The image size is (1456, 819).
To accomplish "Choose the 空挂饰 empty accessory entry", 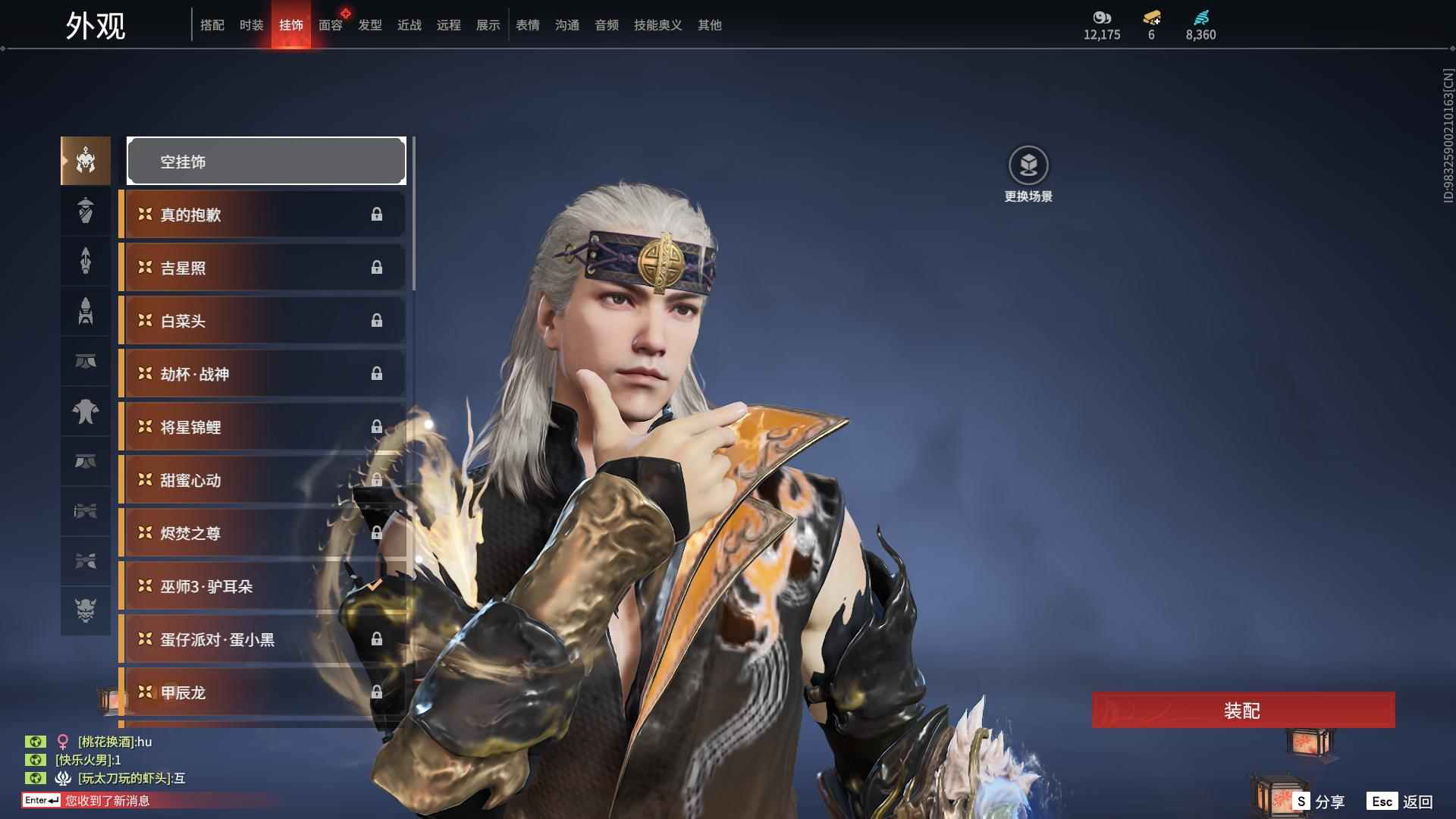I will pos(266,161).
